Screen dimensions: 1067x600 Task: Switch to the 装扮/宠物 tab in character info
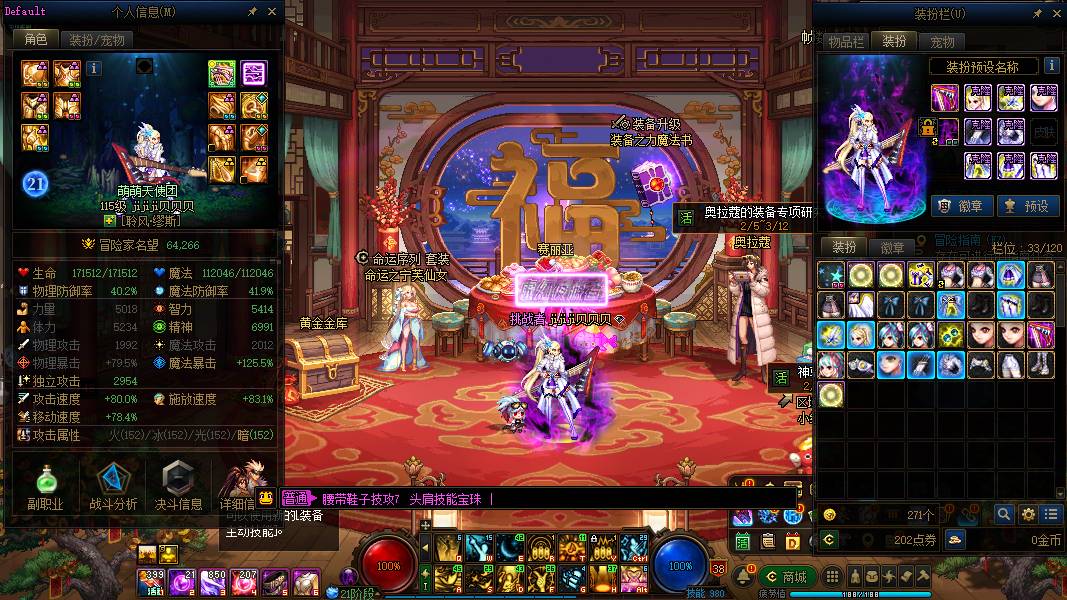pyautogui.click(x=97, y=40)
